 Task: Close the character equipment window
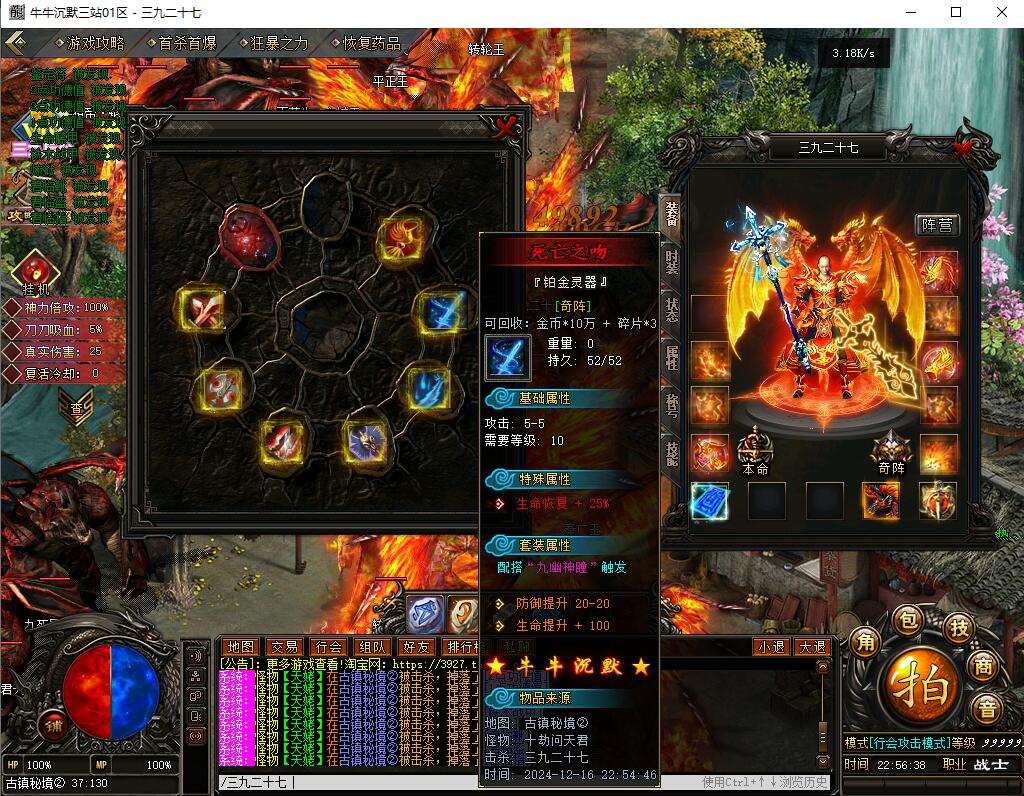click(x=963, y=149)
